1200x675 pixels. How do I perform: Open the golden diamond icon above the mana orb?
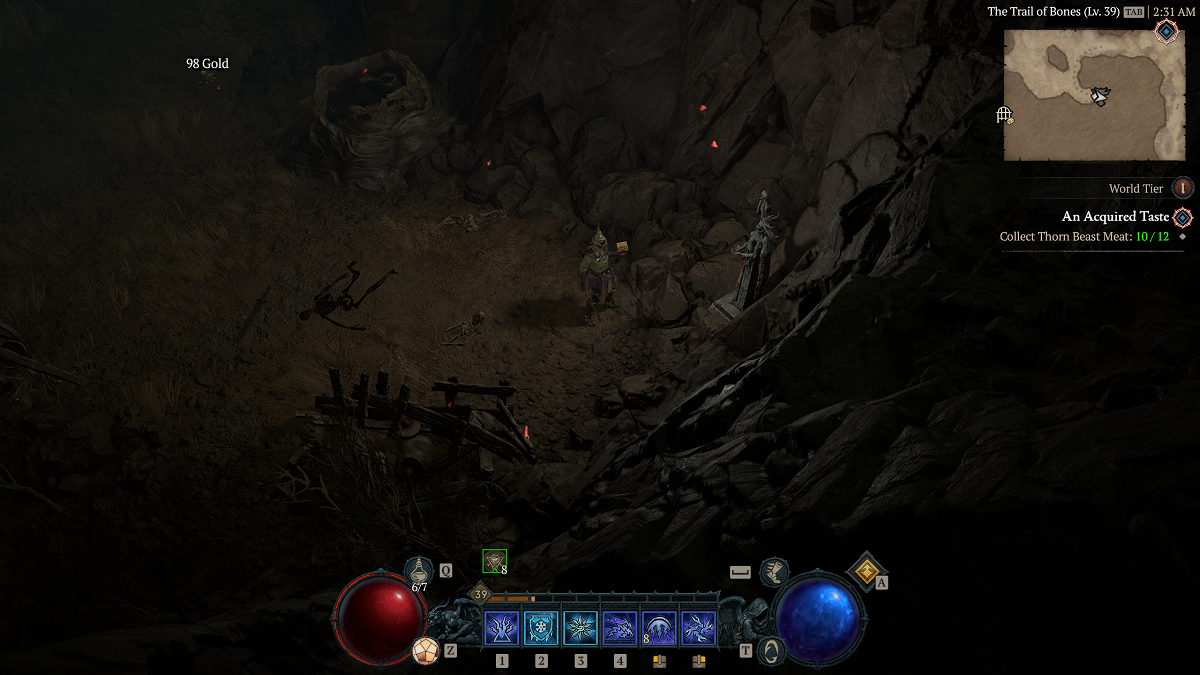pyautogui.click(x=865, y=571)
